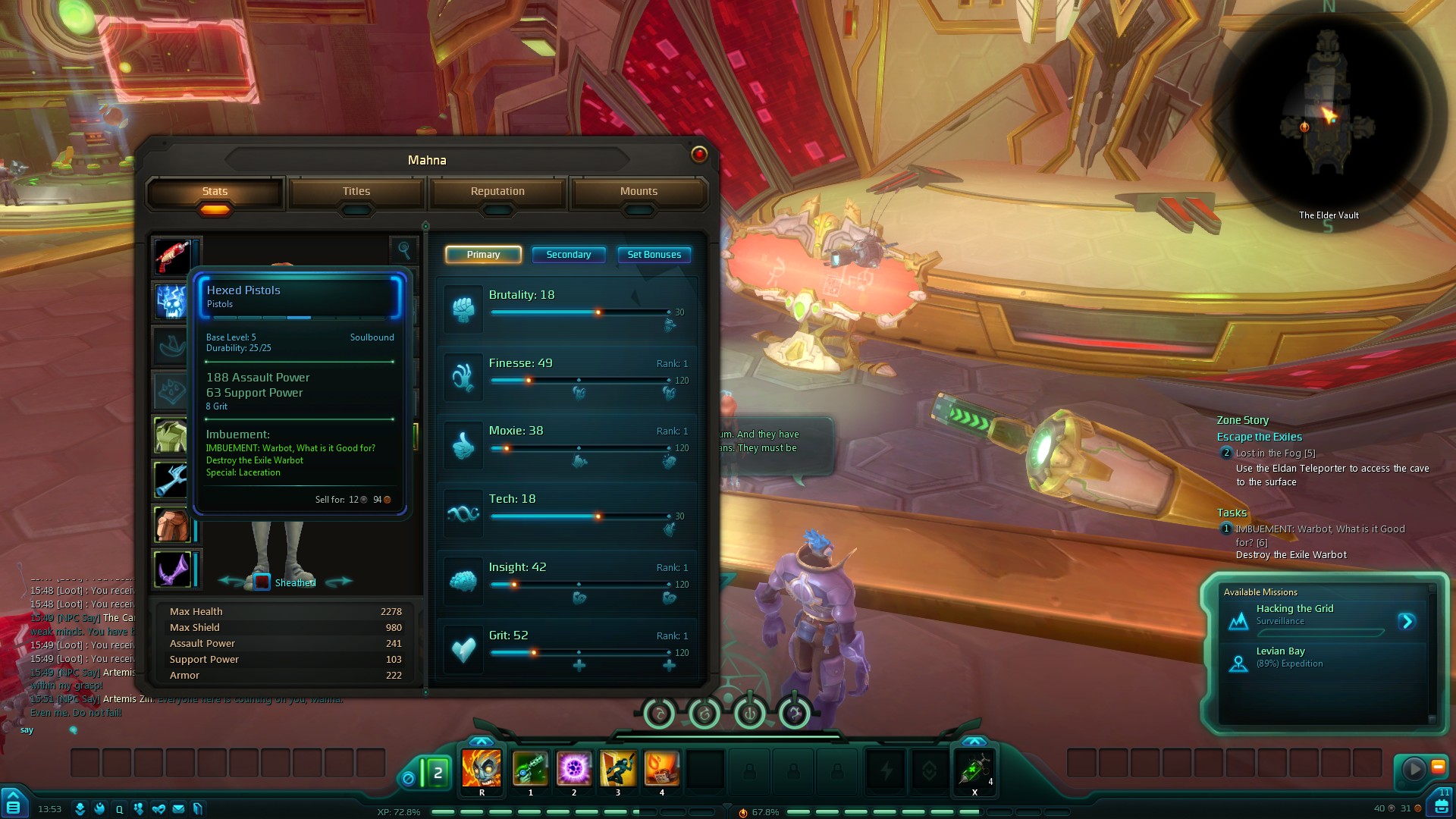Open the Reputation tab

pyautogui.click(x=497, y=192)
